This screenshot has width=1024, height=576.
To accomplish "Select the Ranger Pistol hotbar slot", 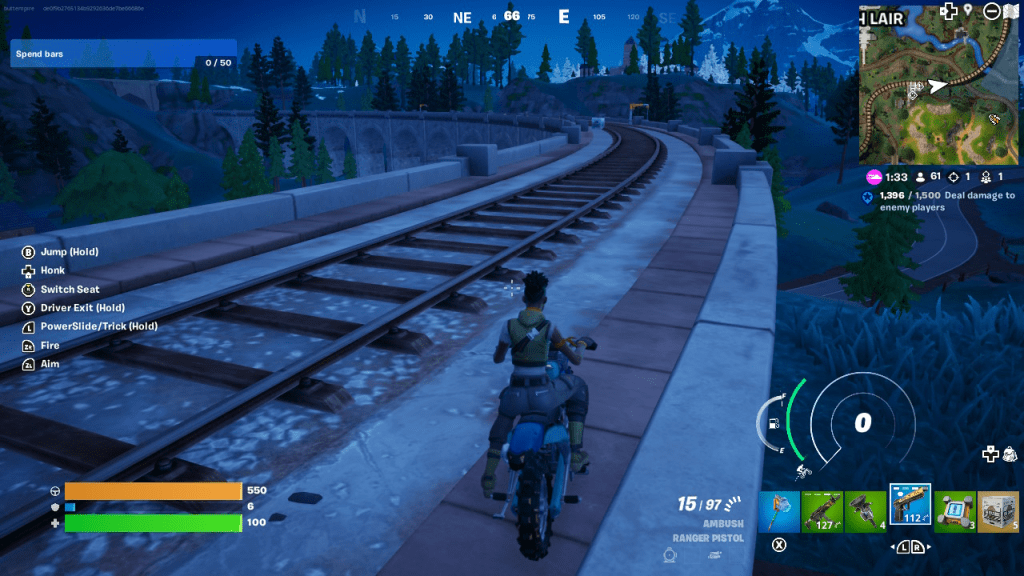I will [x=910, y=509].
